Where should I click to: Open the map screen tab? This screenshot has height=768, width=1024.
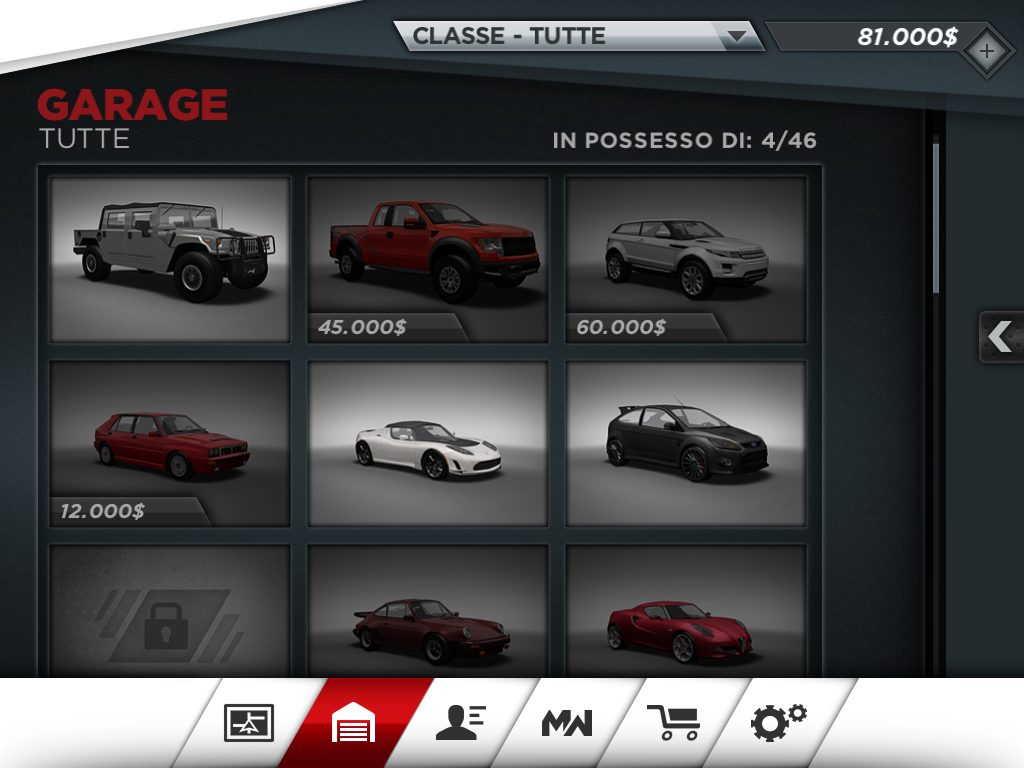(248, 723)
